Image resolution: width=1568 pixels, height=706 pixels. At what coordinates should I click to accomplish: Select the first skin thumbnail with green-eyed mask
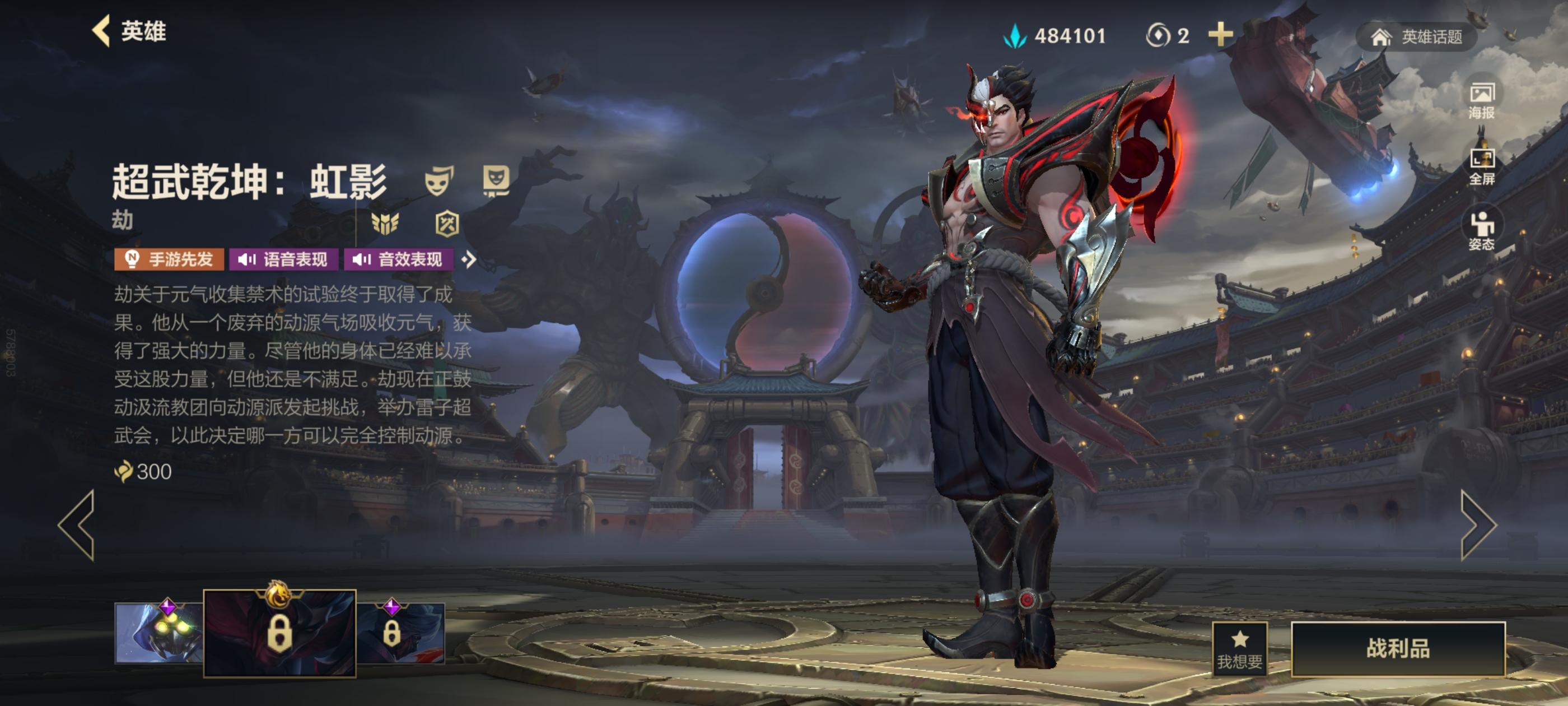158,632
